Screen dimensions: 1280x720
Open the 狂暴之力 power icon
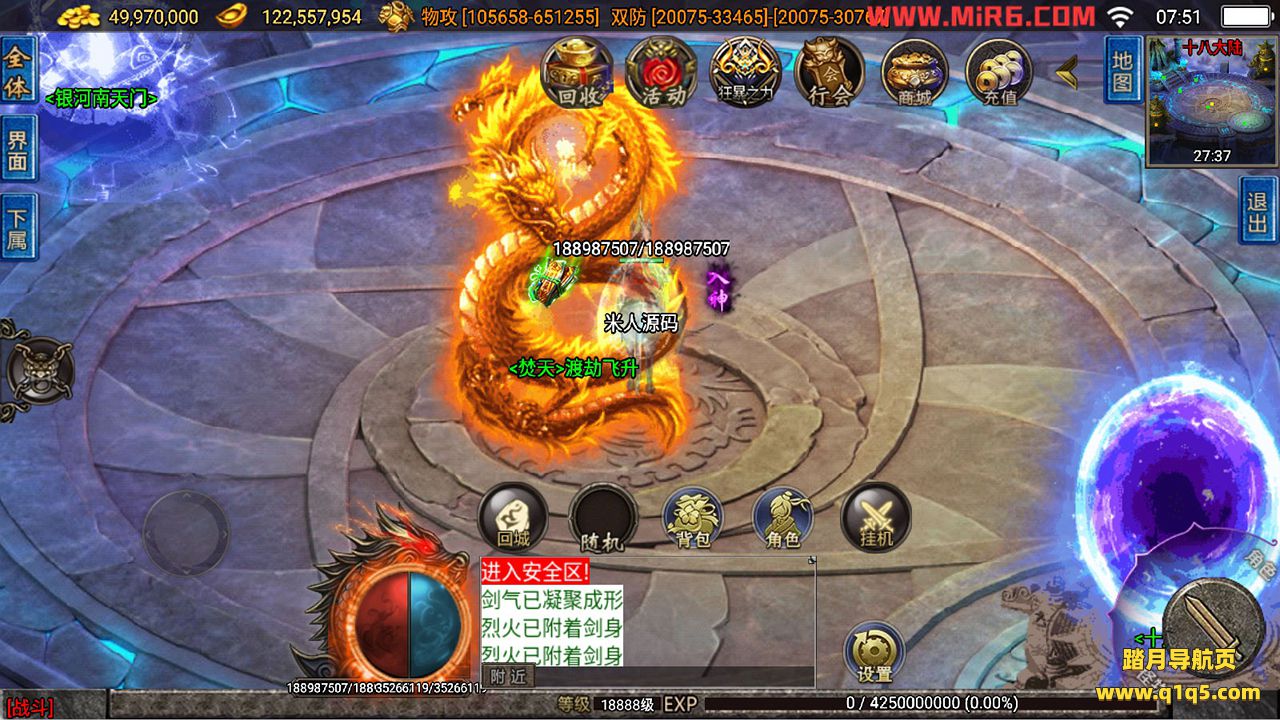(x=745, y=72)
